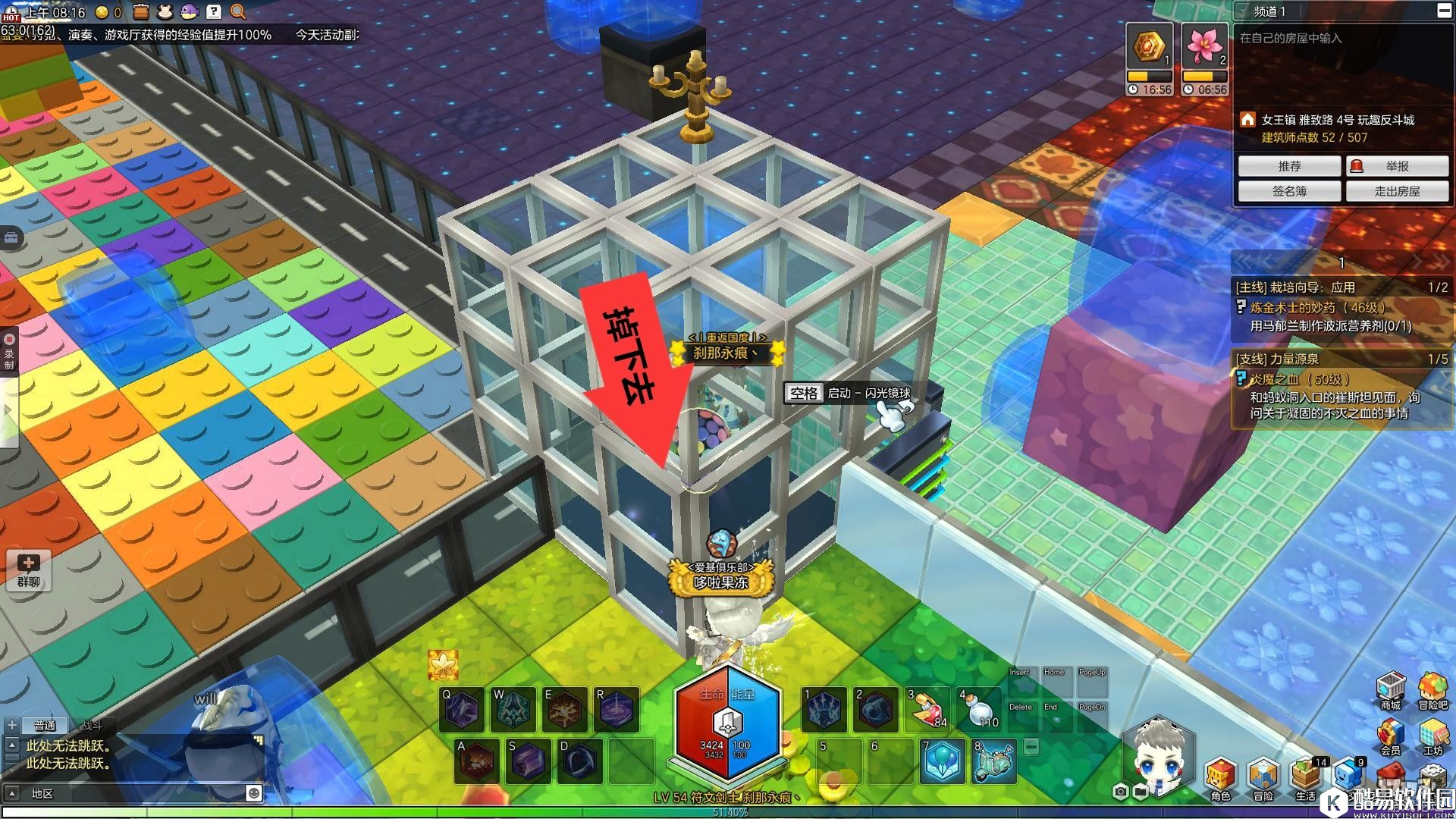Click the magnifying glass search icon

click(x=237, y=11)
